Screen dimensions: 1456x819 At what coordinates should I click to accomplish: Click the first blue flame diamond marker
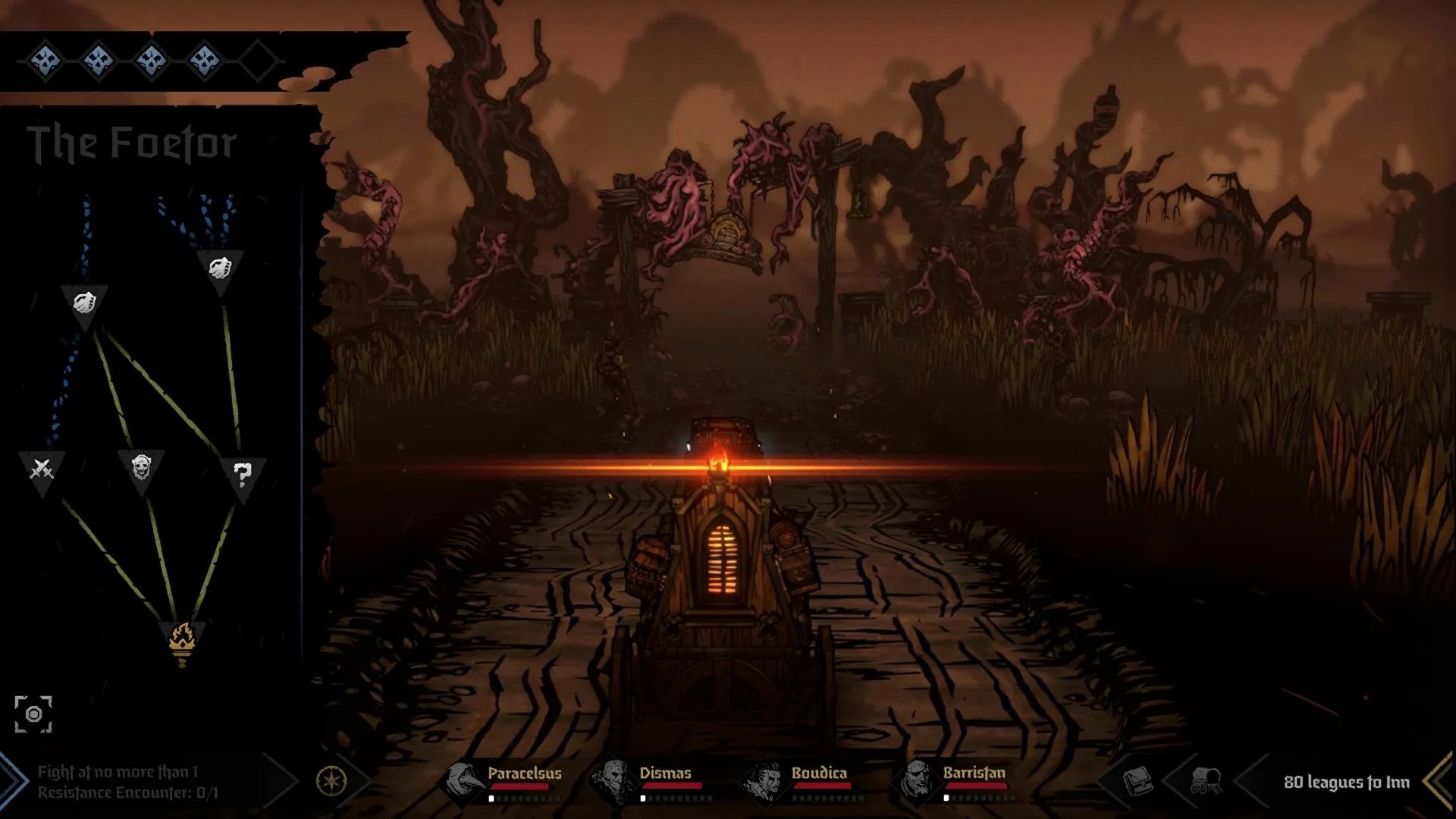pos(45,59)
